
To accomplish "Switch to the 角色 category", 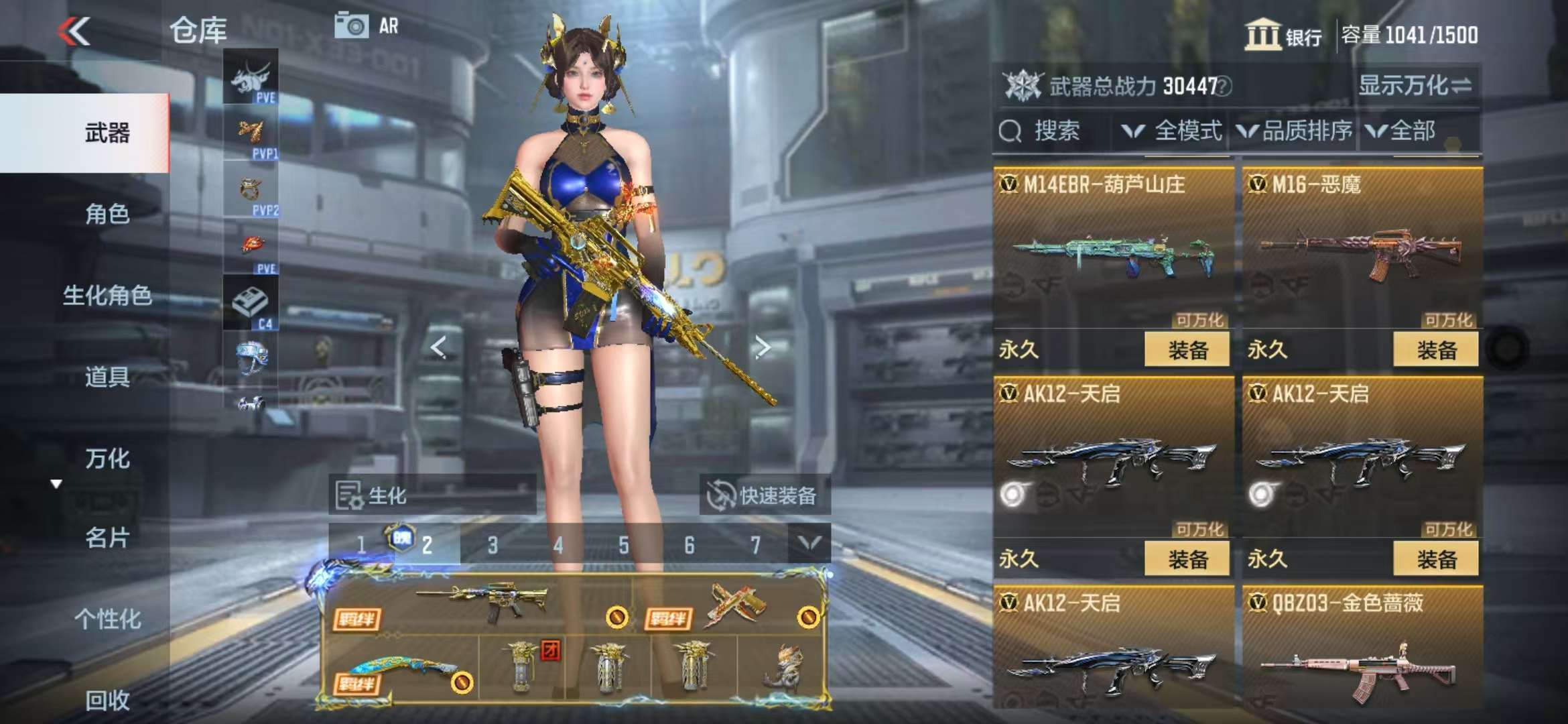I will [107, 215].
